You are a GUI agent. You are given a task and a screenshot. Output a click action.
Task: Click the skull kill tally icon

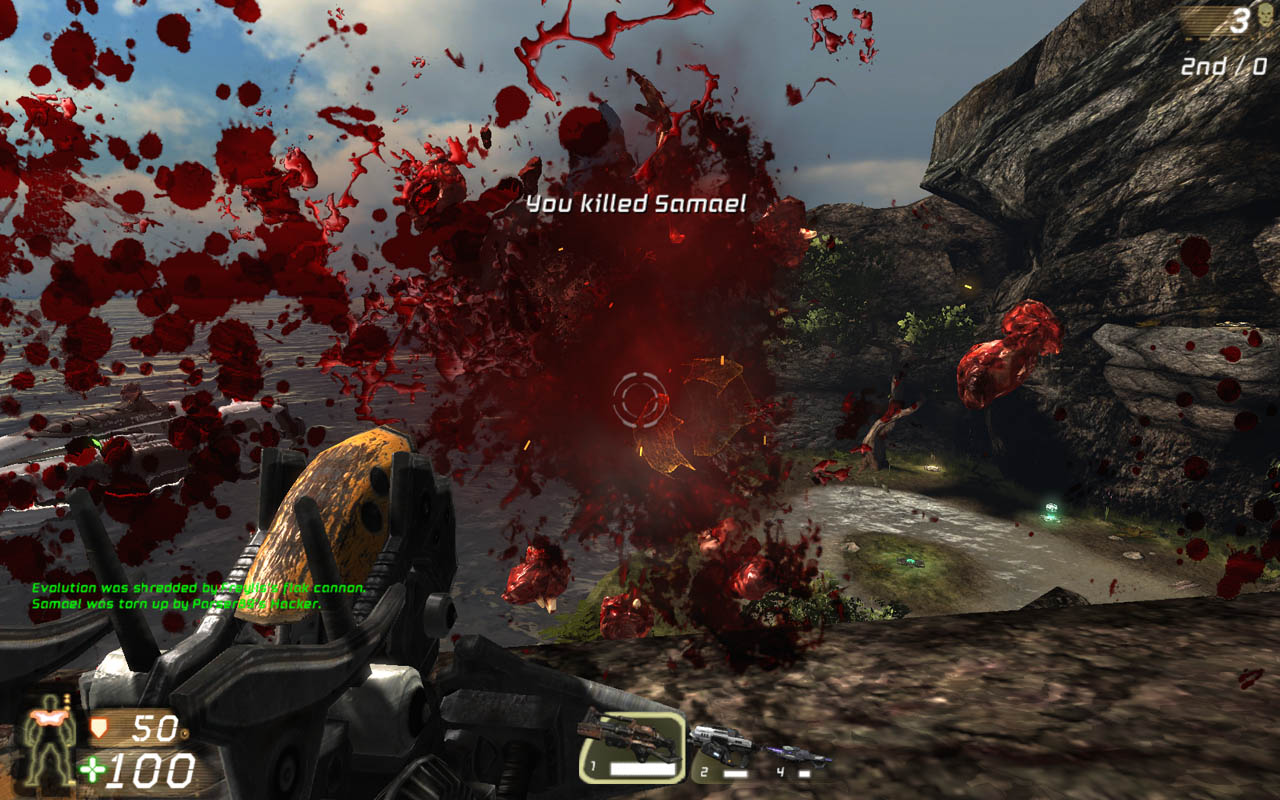1264,16
